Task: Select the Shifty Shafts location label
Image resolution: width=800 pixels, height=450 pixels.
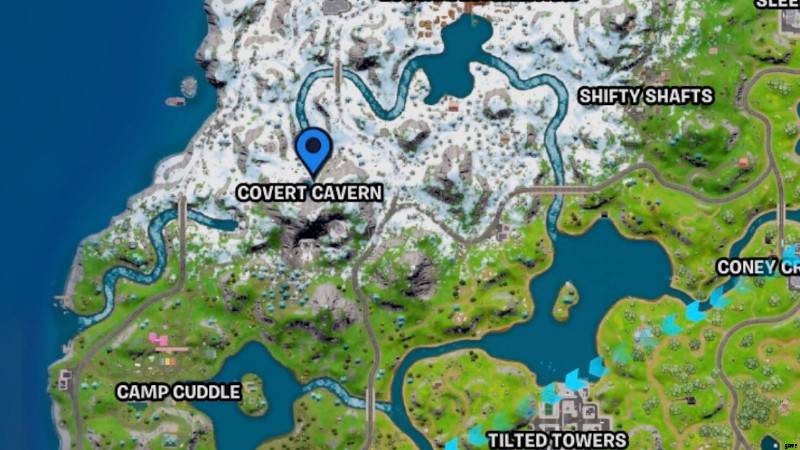Action: 646,96
